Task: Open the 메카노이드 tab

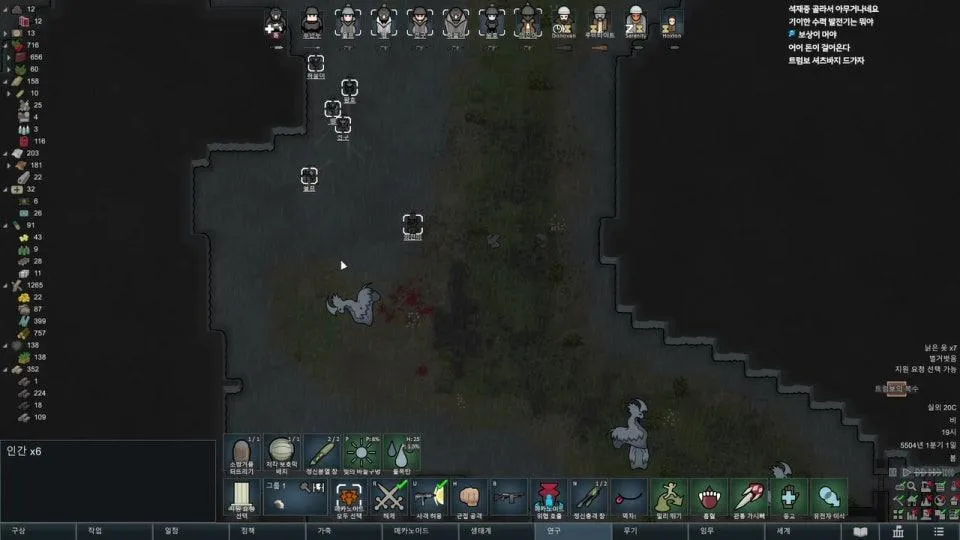Action: [410, 531]
